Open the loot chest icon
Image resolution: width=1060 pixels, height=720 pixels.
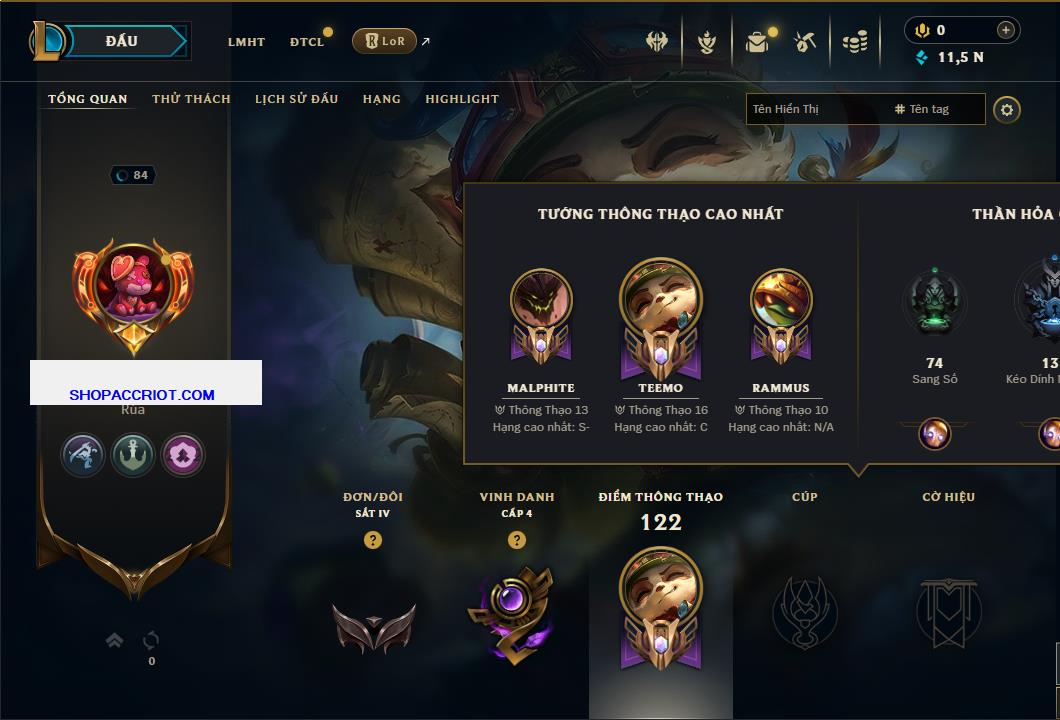tap(757, 42)
